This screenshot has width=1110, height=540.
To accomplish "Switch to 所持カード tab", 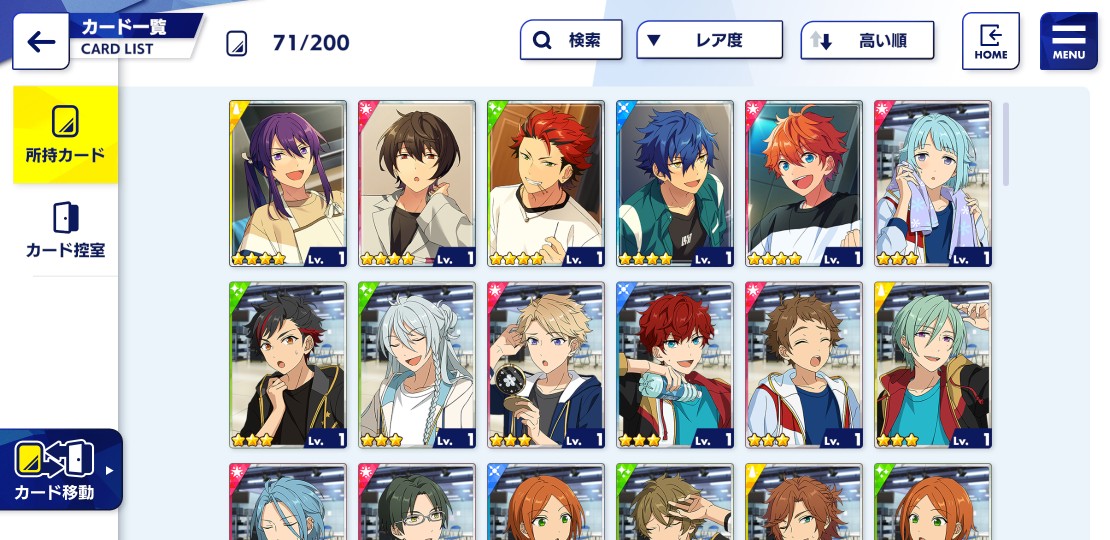I will pos(65,134).
